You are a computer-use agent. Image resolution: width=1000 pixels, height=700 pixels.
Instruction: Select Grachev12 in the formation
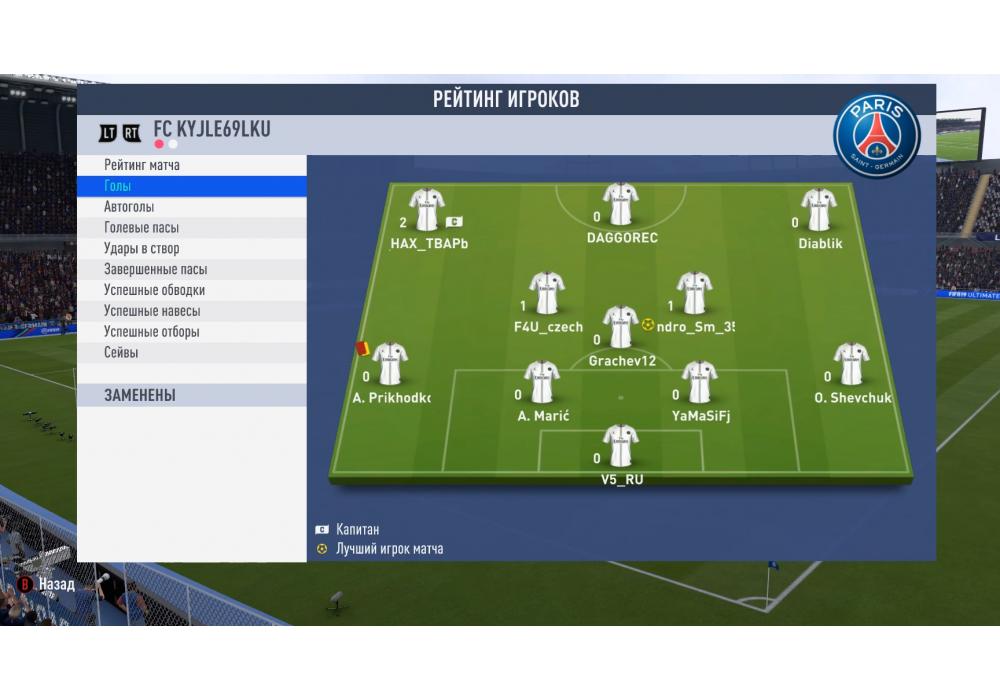(x=620, y=327)
